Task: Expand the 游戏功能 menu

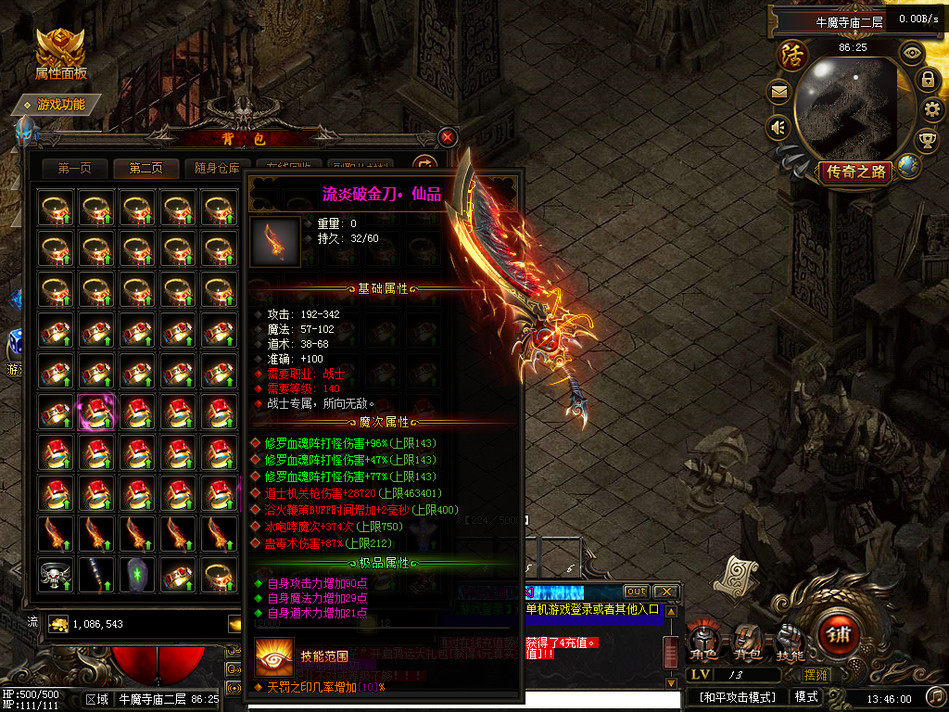Action: (60, 104)
